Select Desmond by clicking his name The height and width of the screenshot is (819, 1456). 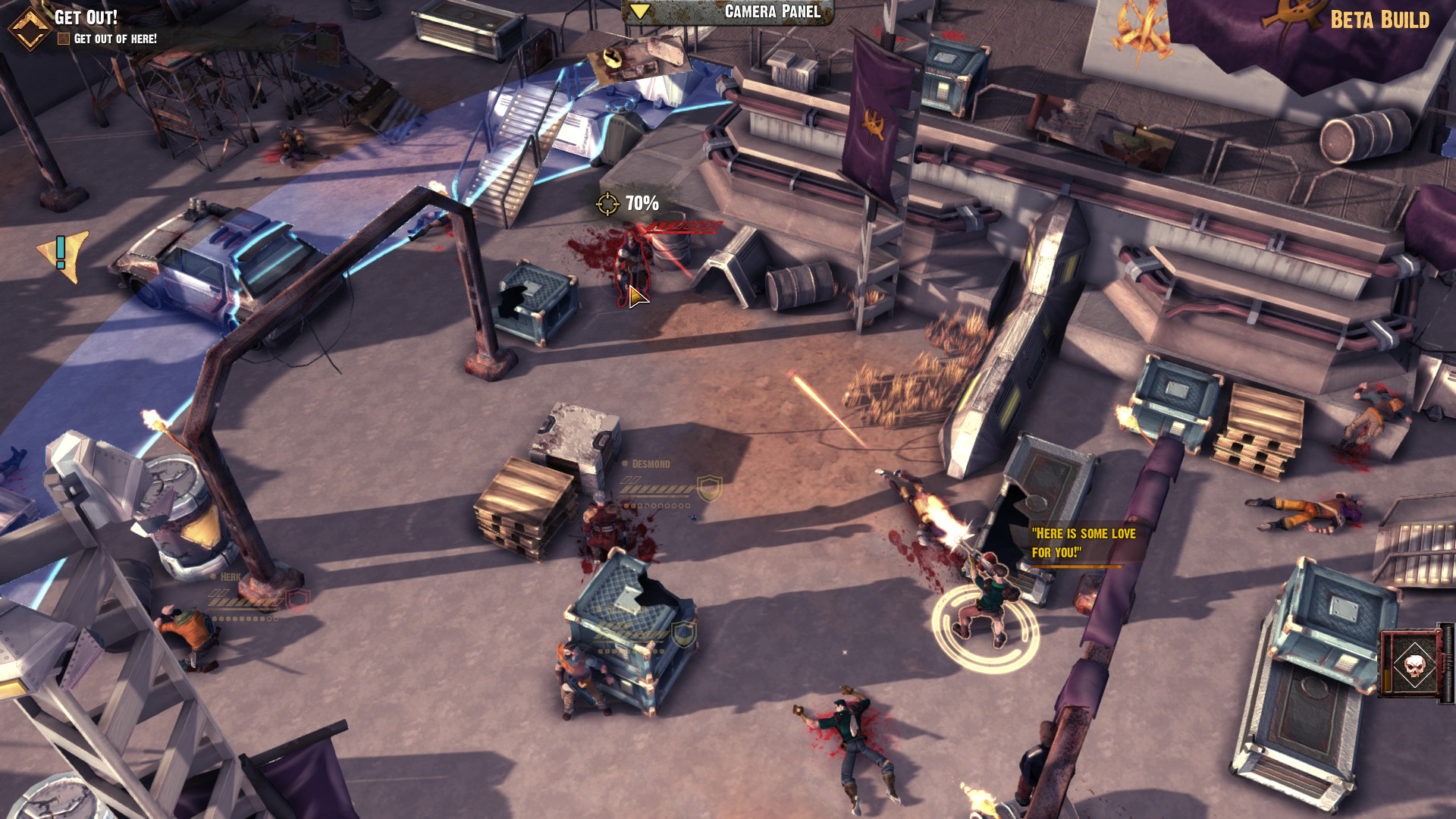point(651,463)
